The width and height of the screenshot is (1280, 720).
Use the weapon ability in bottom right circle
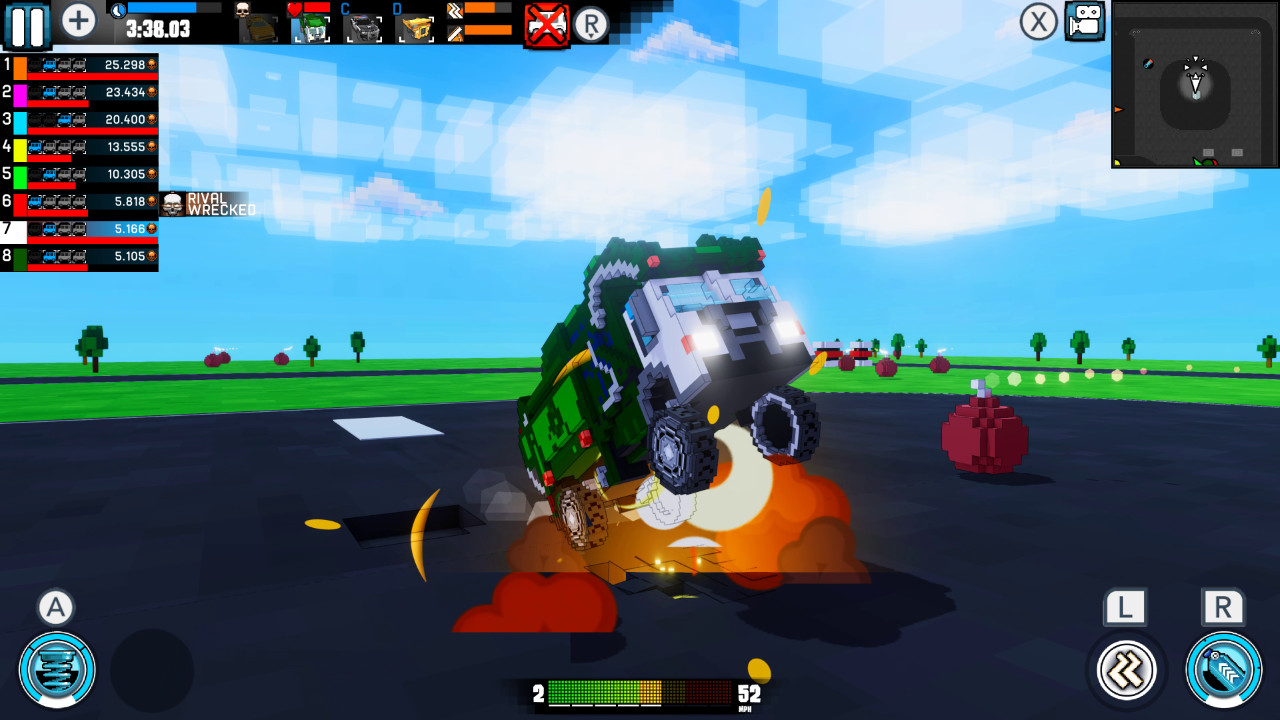pos(1222,670)
